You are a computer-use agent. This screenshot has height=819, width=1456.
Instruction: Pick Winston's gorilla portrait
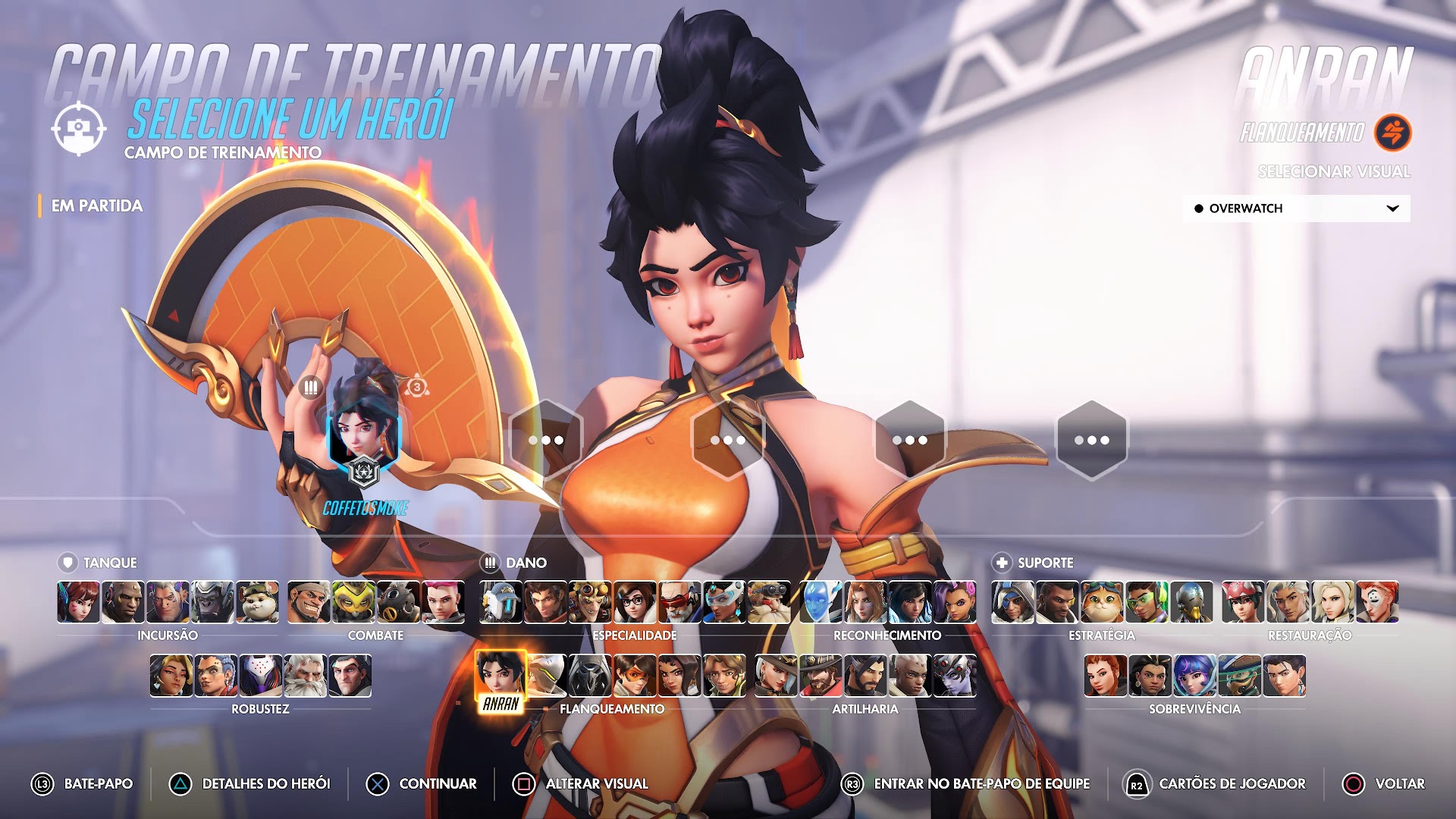212,602
